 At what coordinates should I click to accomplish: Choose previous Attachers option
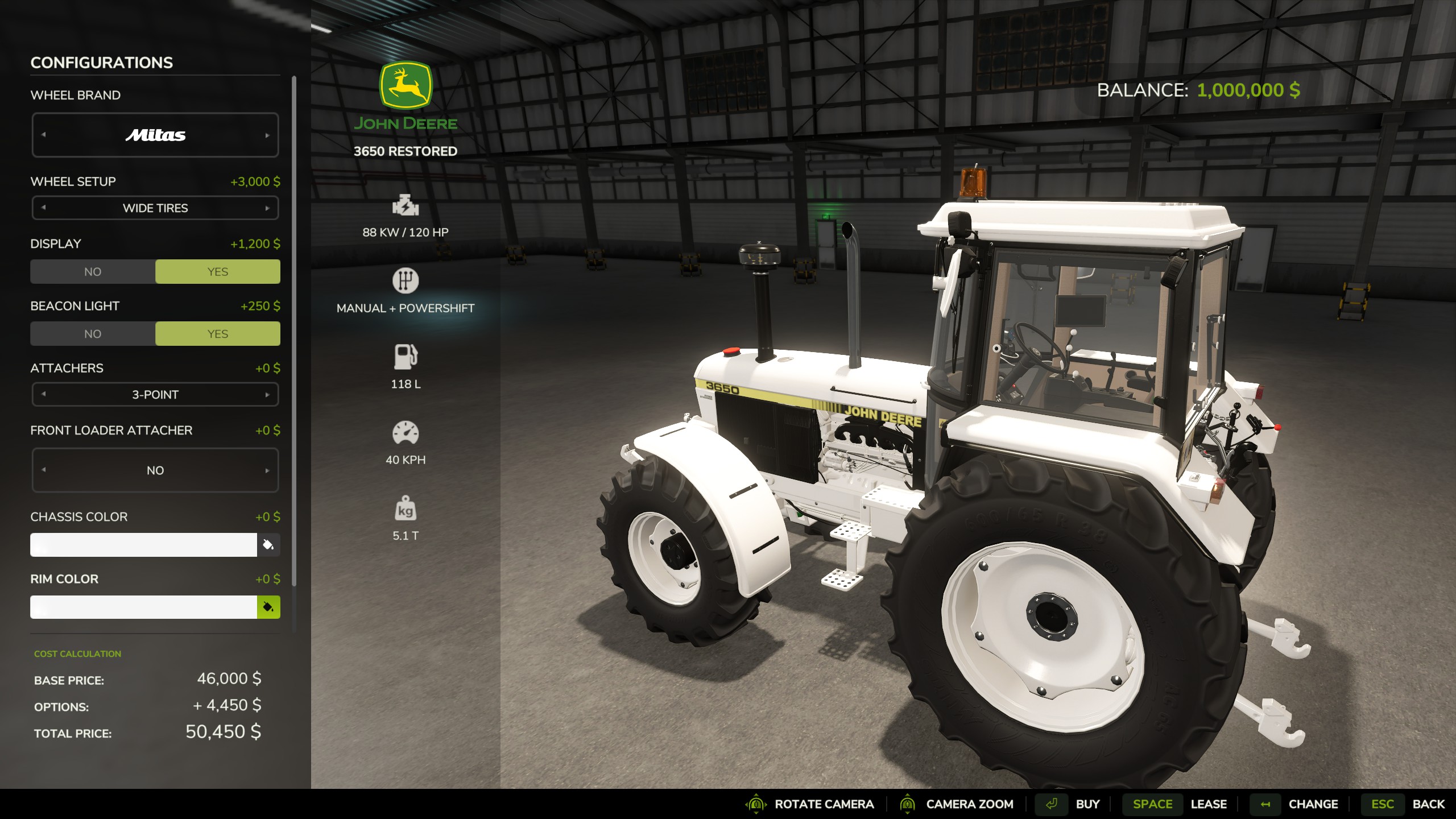(x=44, y=395)
